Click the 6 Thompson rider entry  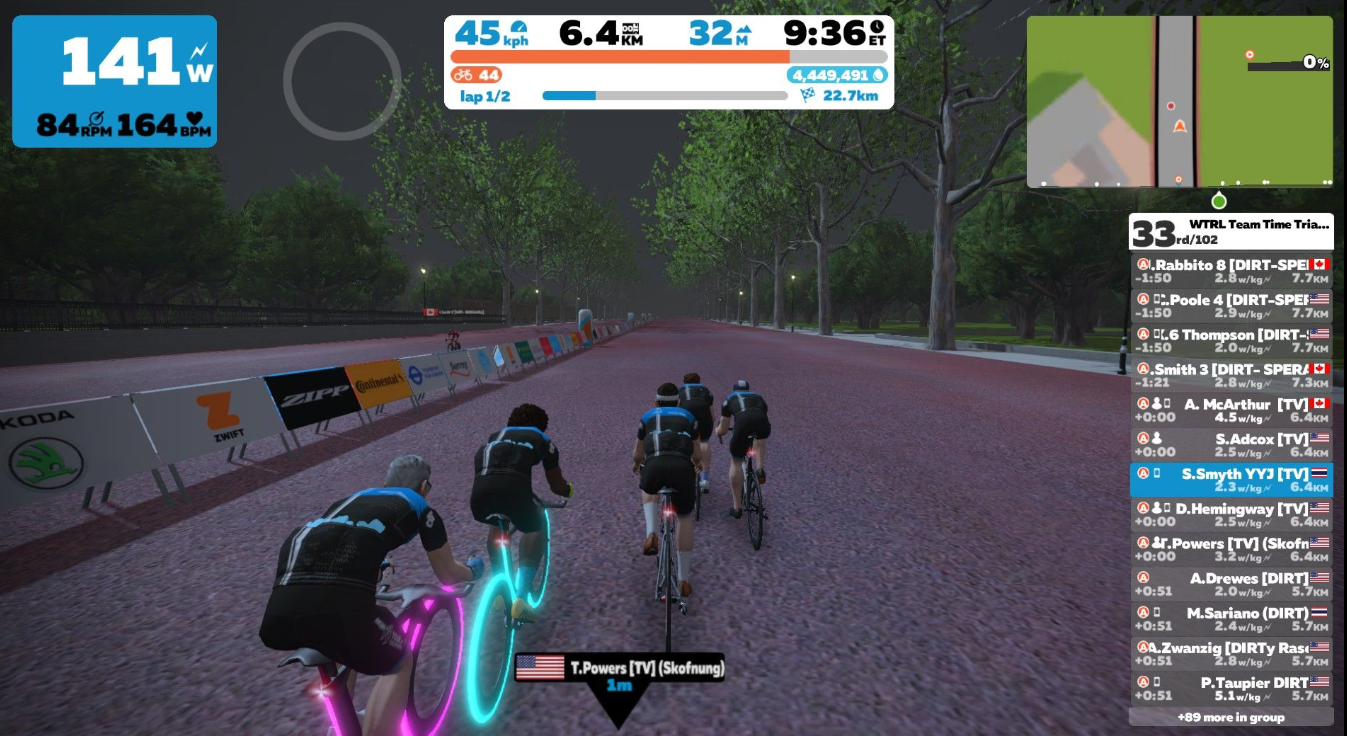(x=1231, y=341)
